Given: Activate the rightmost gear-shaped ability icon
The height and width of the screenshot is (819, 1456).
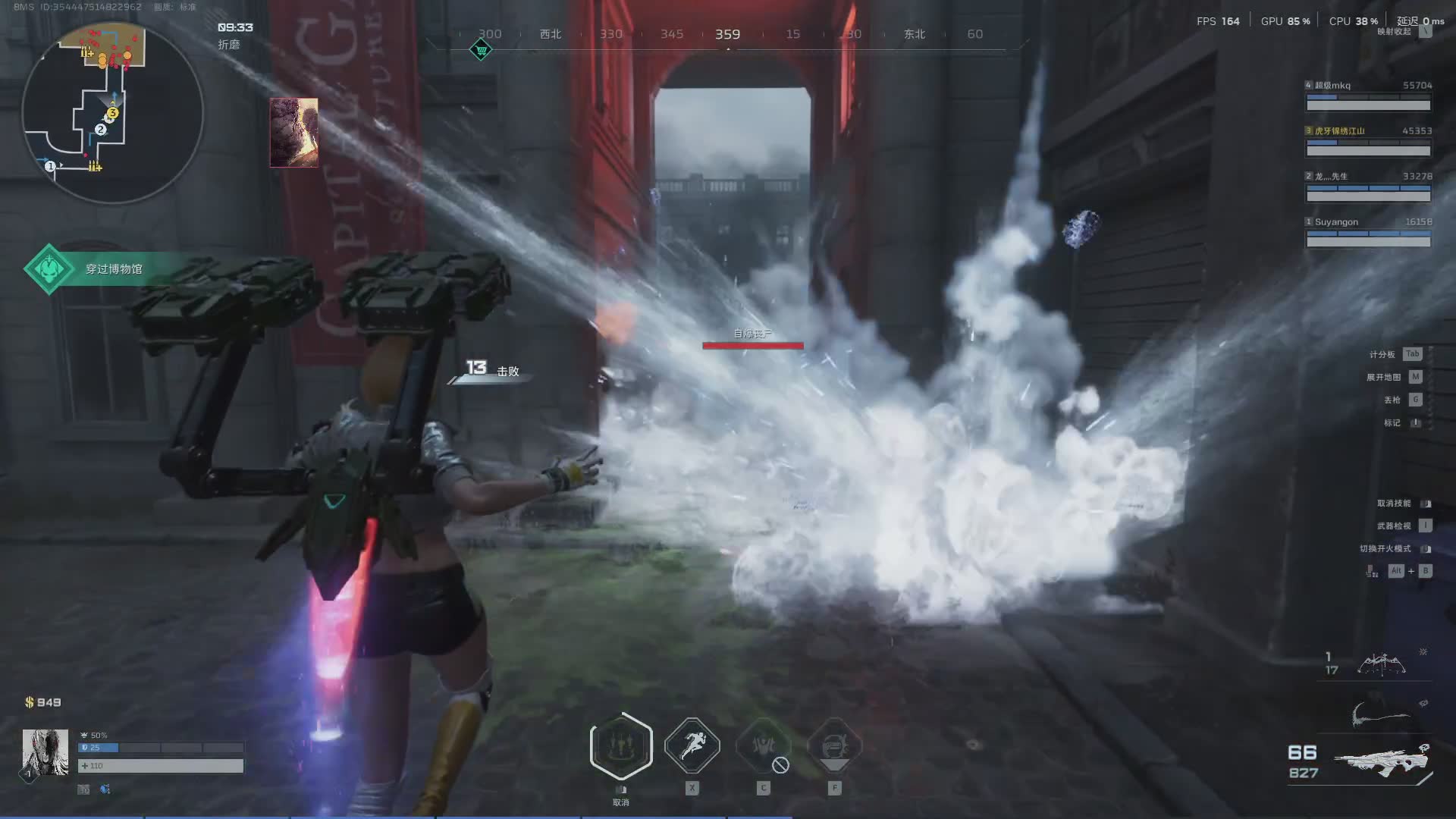Looking at the screenshot, I should point(834,747).
